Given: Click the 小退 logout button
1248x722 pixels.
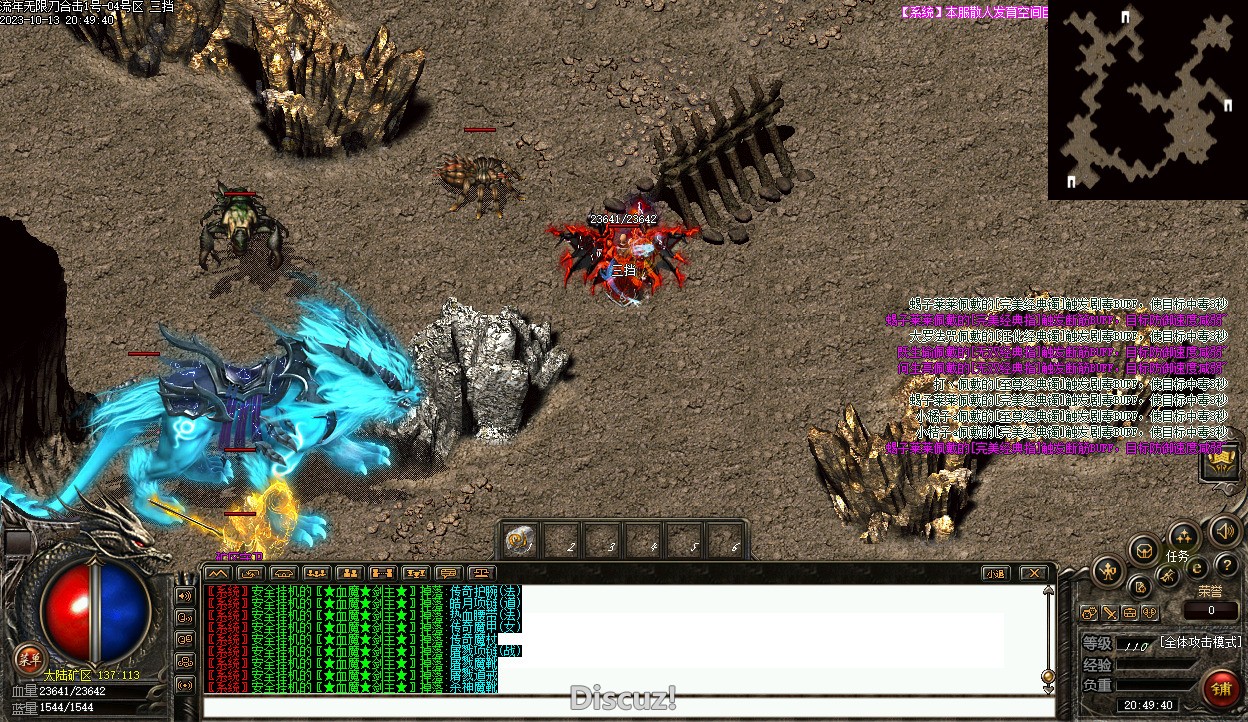Looking at the screenshot, I should [993, 573].
